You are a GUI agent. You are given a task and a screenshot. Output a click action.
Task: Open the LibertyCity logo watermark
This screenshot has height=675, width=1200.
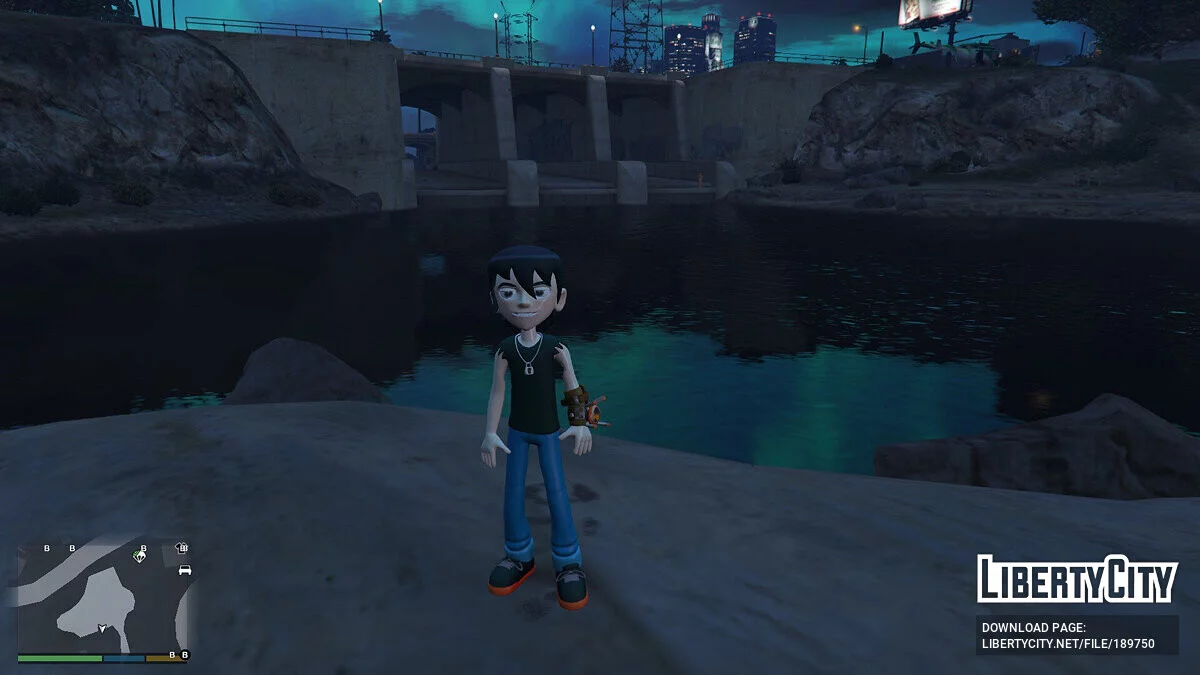(x=1076, y=580)
